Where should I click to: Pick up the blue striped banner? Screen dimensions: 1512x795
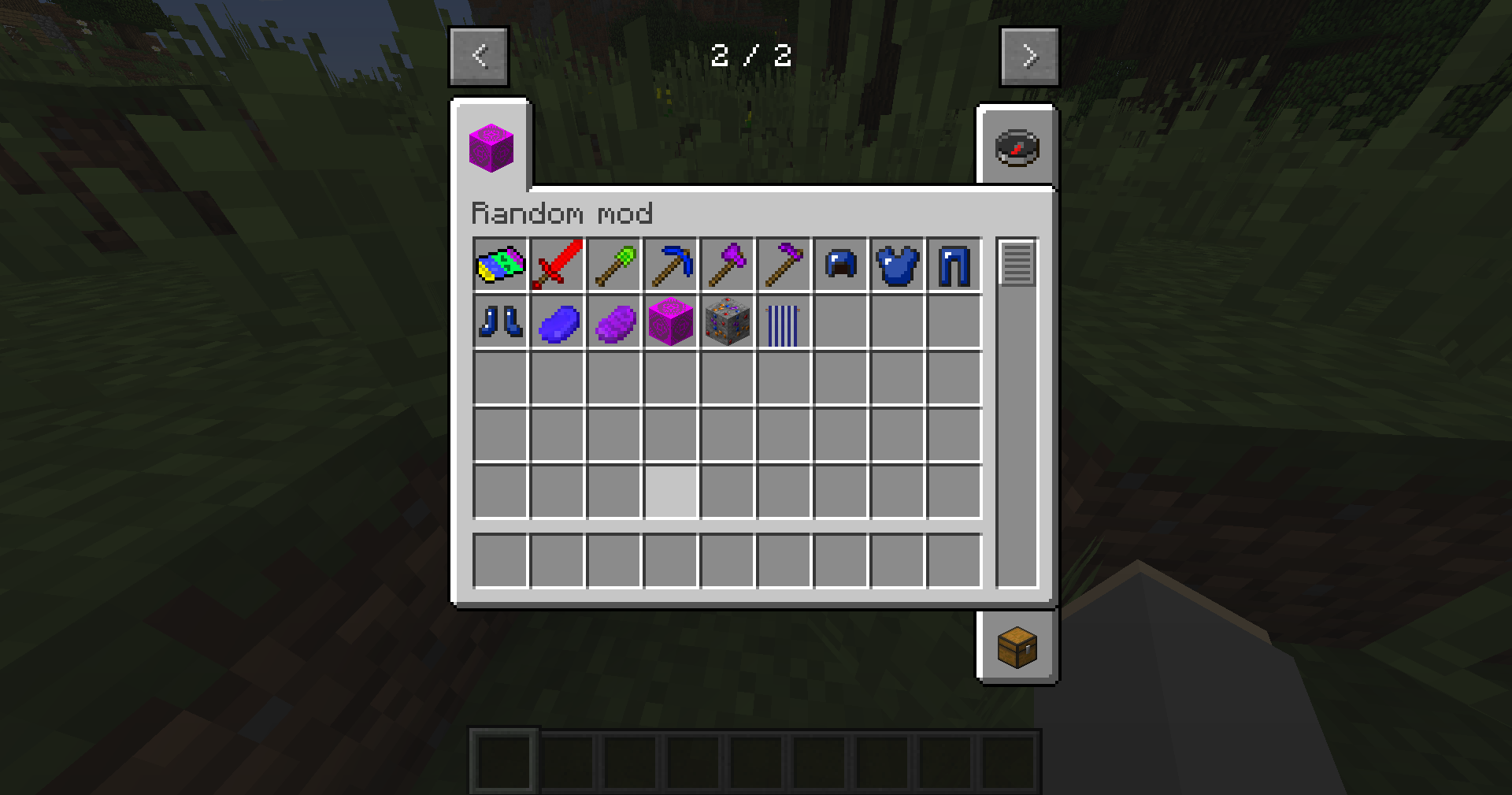coord(784,321)
